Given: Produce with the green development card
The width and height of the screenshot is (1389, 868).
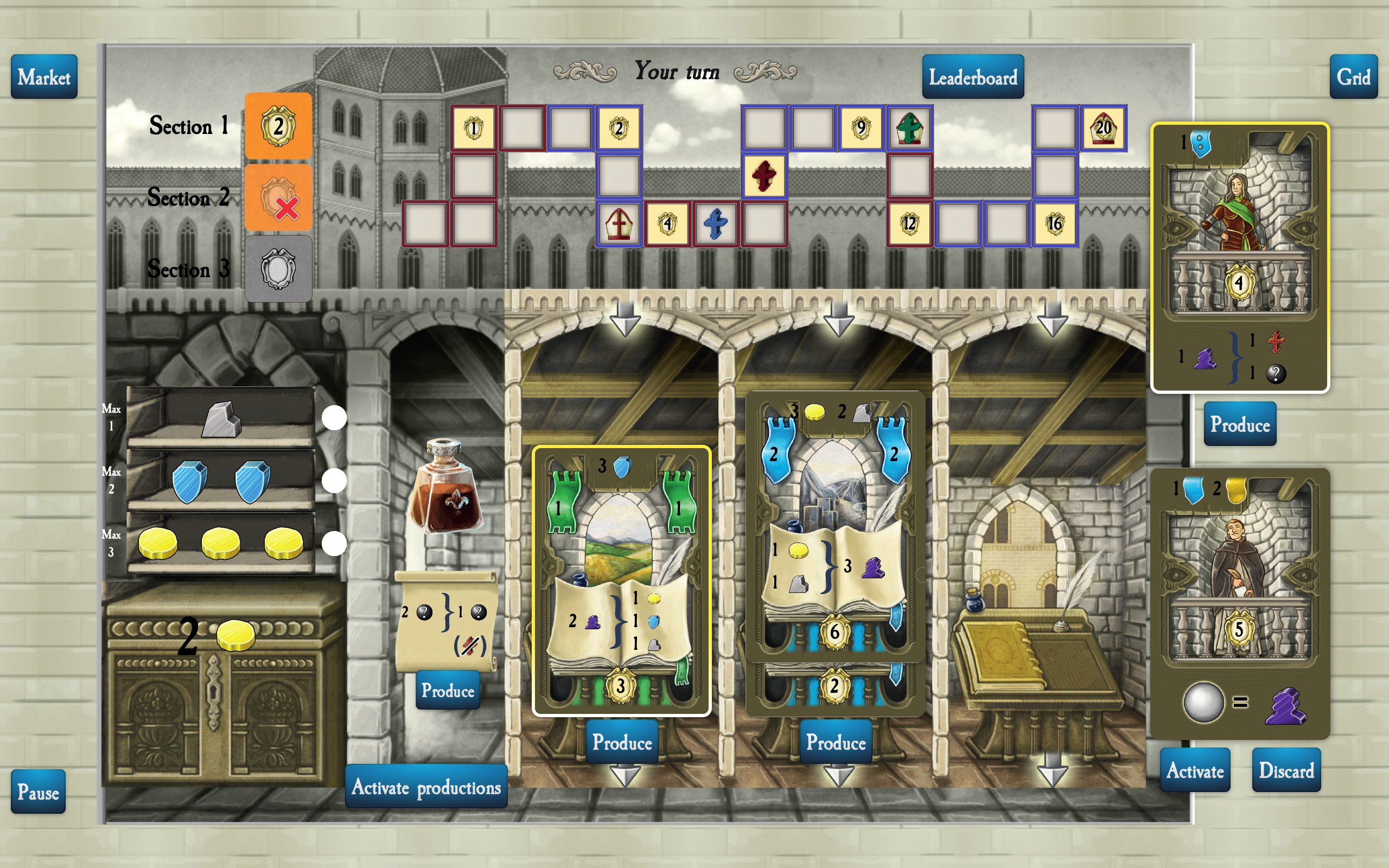Looking at the screenshot, I should (622, 742).
